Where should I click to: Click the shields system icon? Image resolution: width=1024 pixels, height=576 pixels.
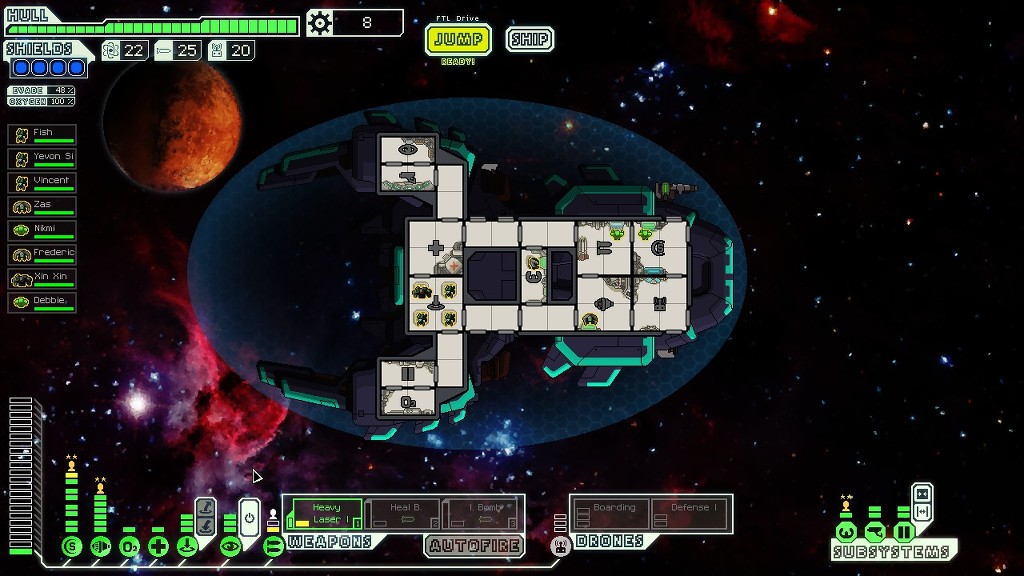(71, 546)
